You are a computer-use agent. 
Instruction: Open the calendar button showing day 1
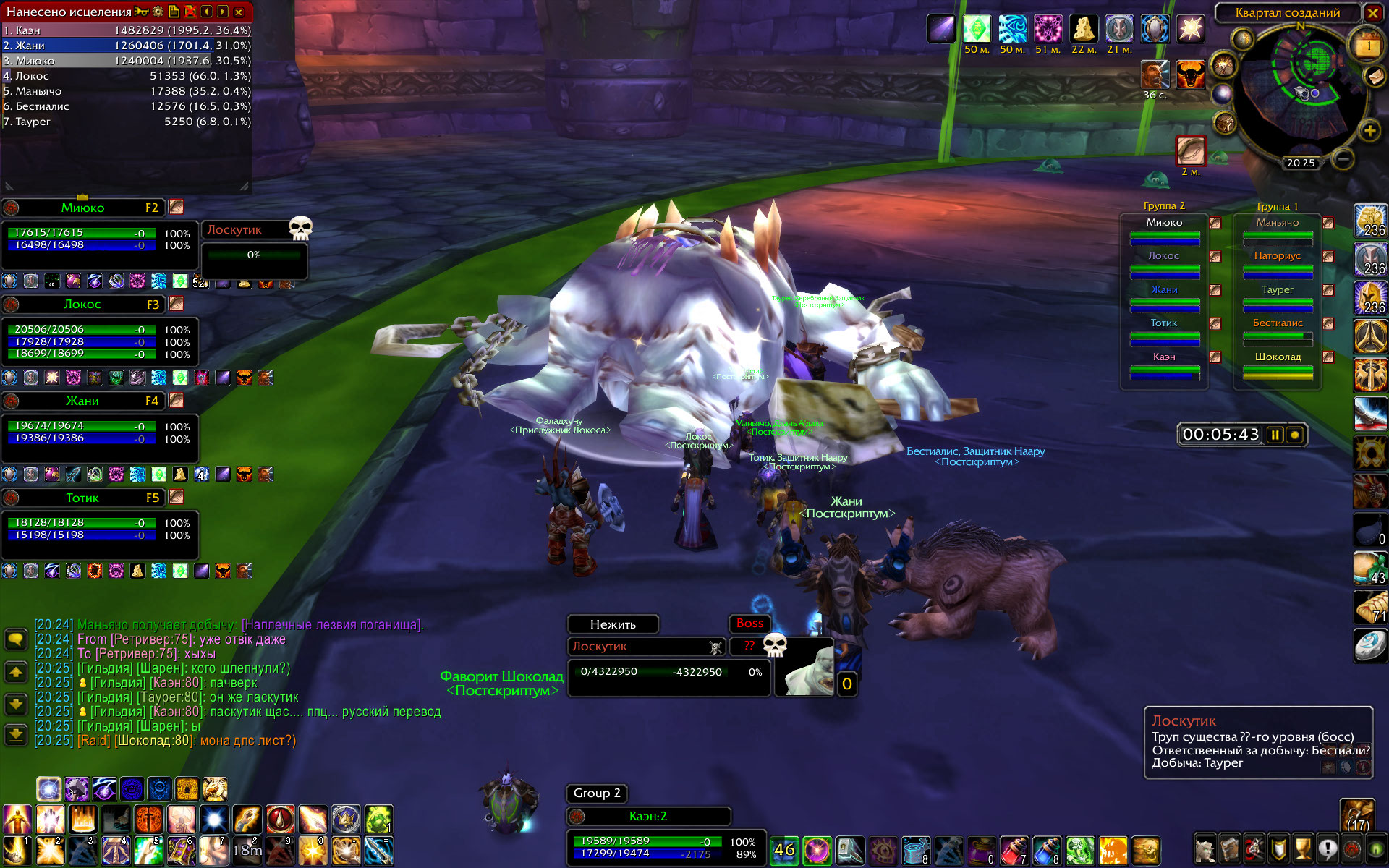1368,45
